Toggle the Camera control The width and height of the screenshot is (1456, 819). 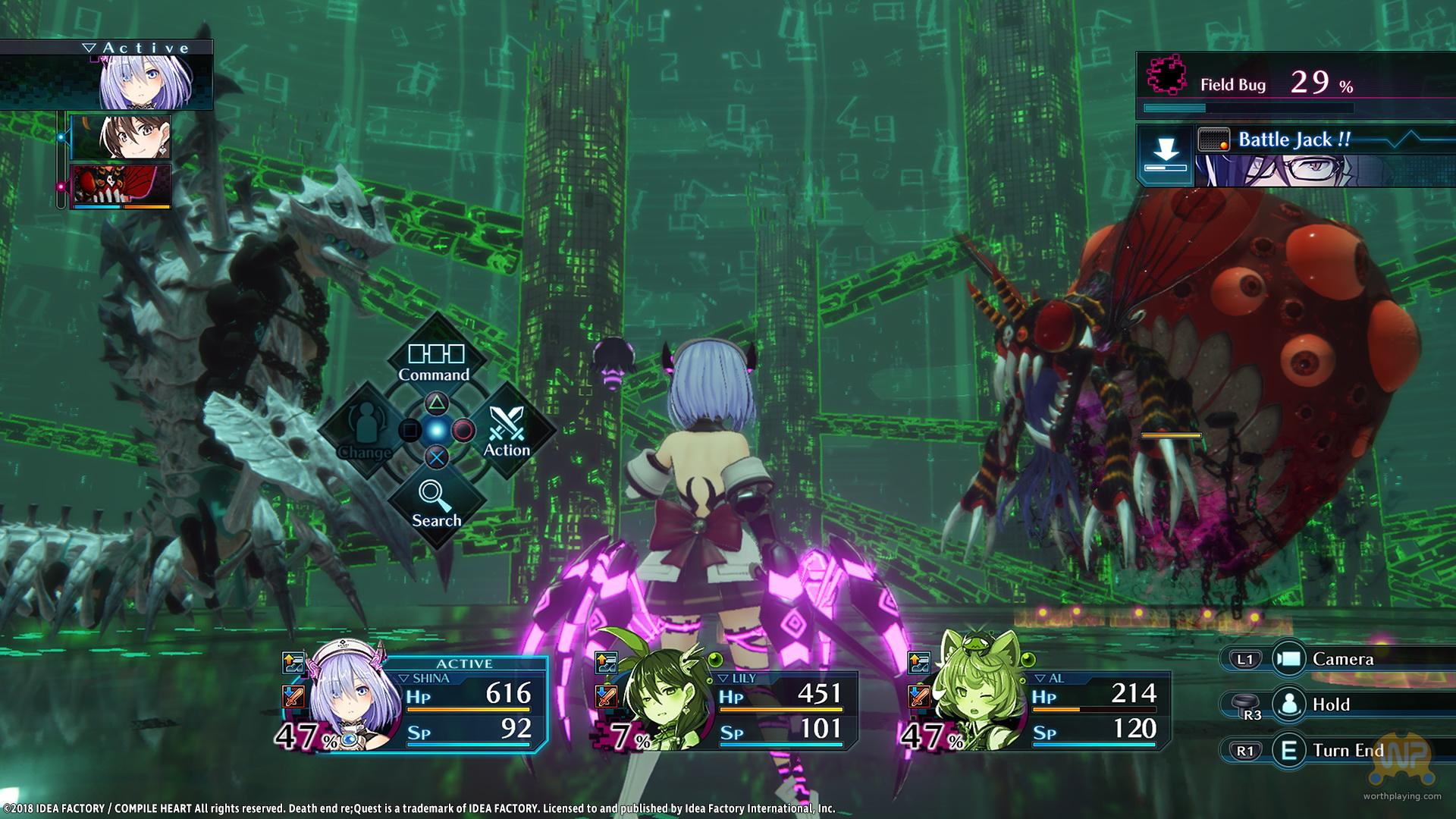(1341, 659)
